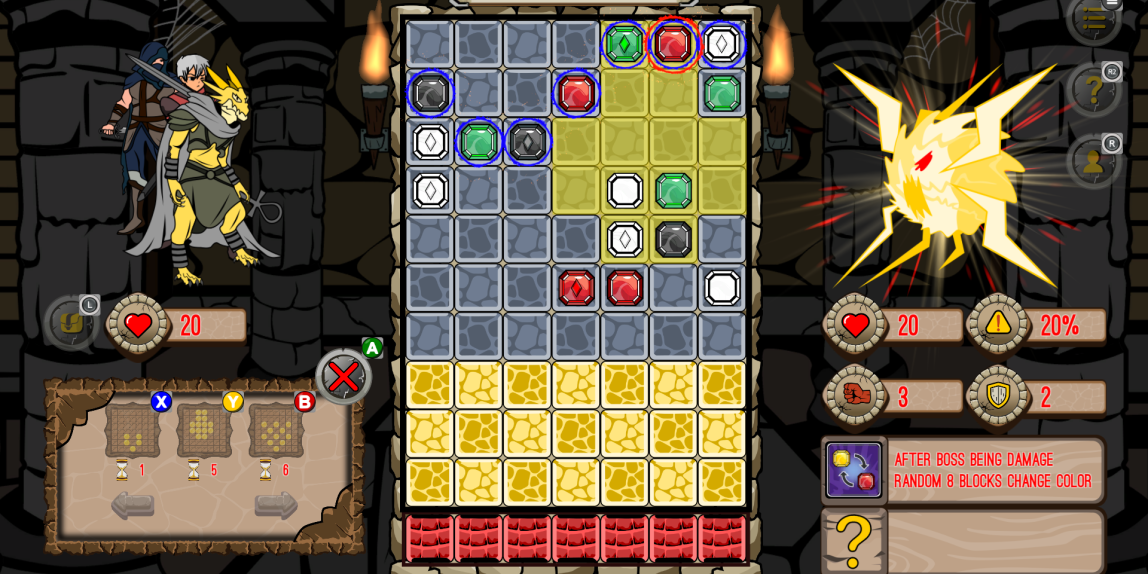This screenshot has width=1148, height=574.
Task: Choose the red diamond-marked gem tile
Action: (576, 288)
